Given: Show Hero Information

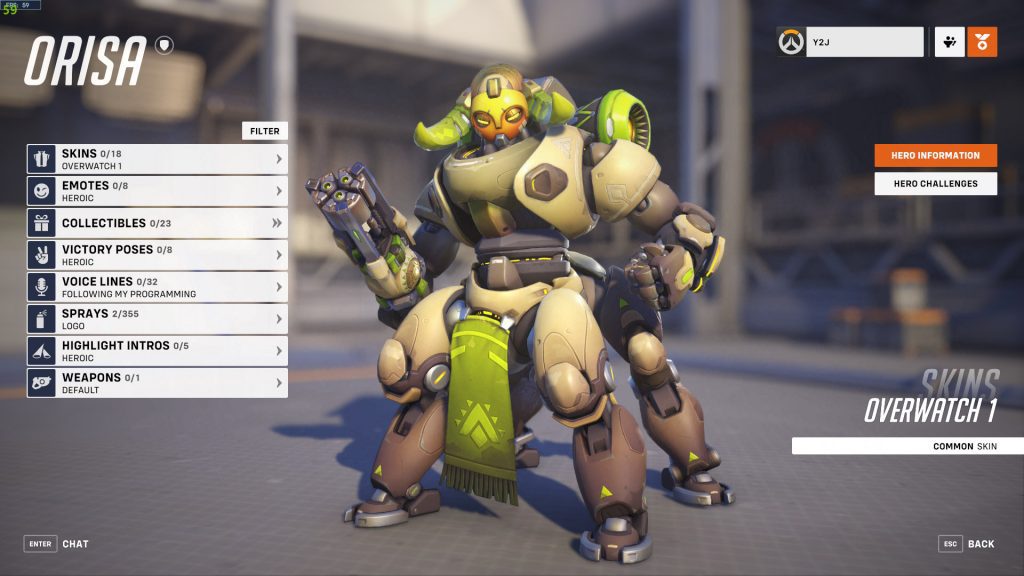Looking at the screenshot, I should tap(935, 156).
